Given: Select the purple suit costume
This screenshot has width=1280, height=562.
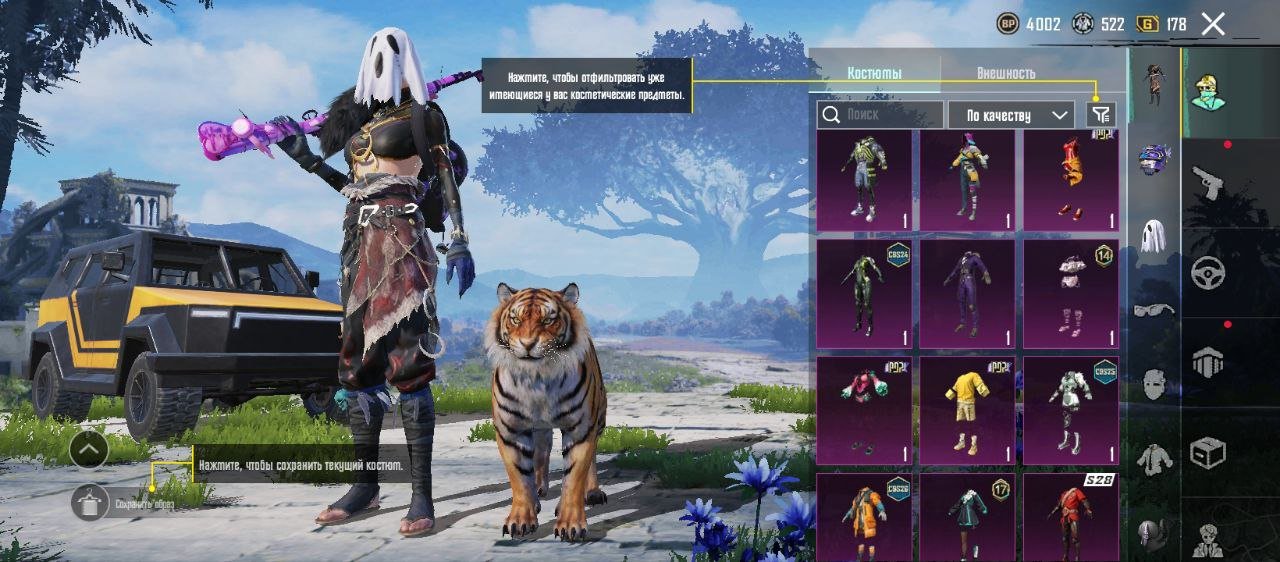Looking at the screenshot, I should tap(966, 294).
